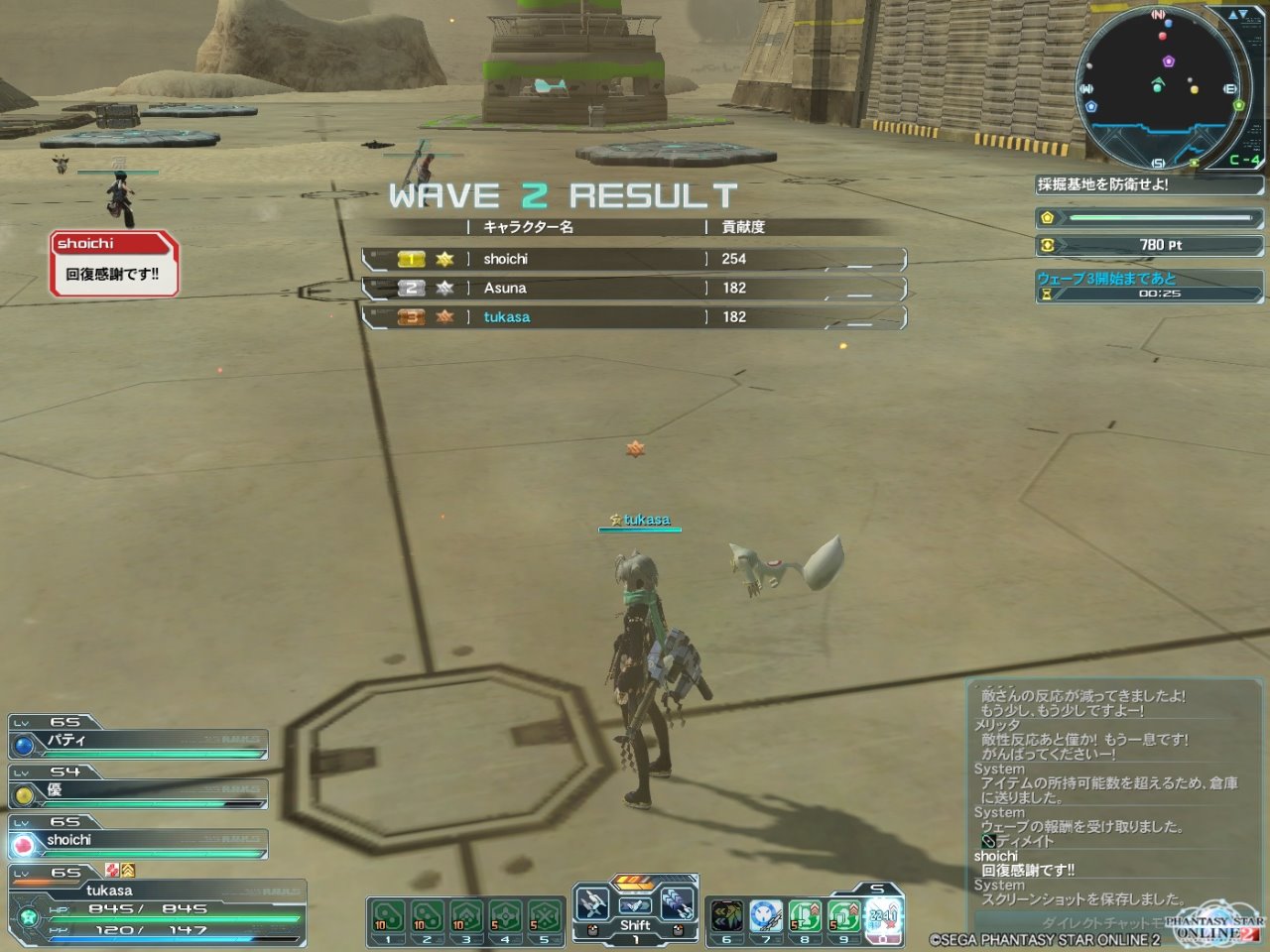
Task: Activate the blue skill in slot 7
Action: [x=766, y=919]
